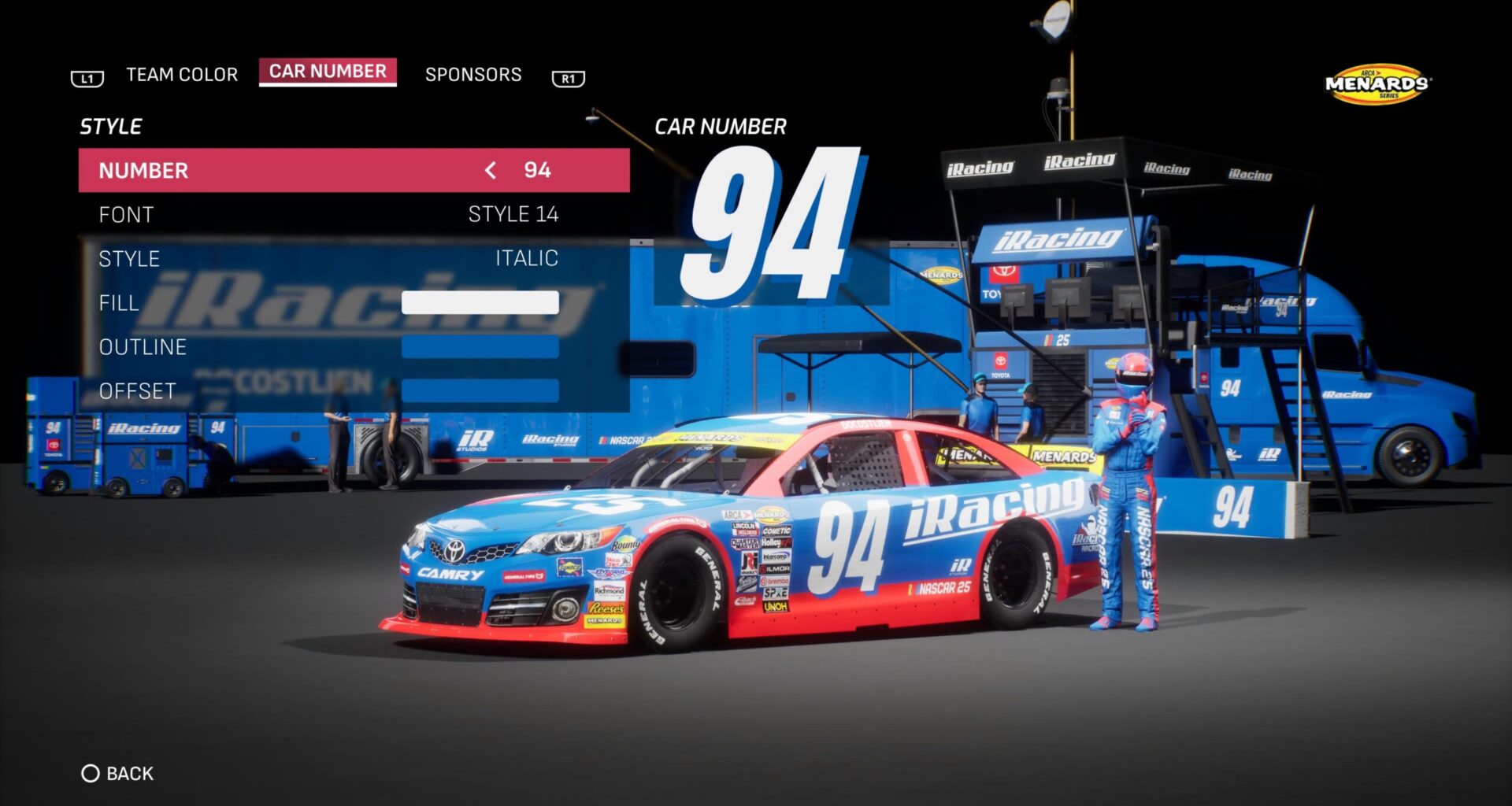The image size is (1512, 806).
Task: Click the STYLE section header
Action: (x=109, y=125)
